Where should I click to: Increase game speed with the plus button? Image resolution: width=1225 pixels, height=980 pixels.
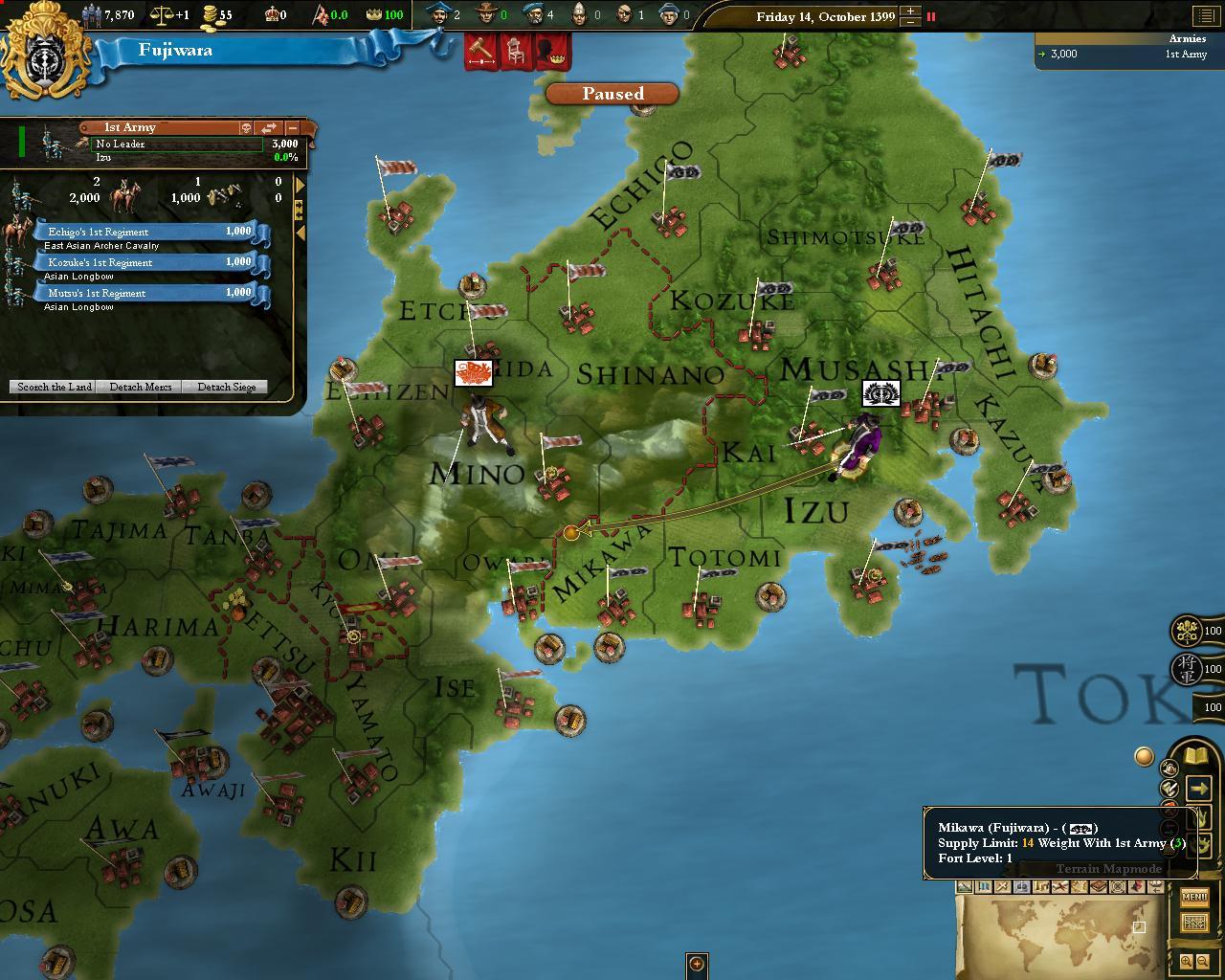(910, 11)
